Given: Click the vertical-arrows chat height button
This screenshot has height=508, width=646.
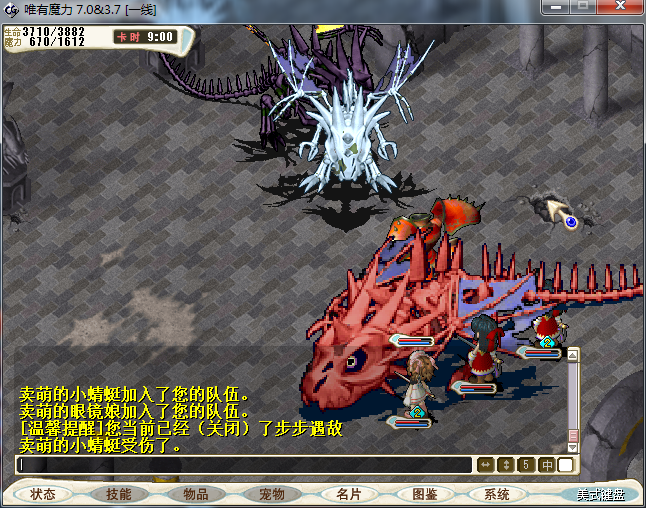Looking at the screenshot, I should [506, 465].
